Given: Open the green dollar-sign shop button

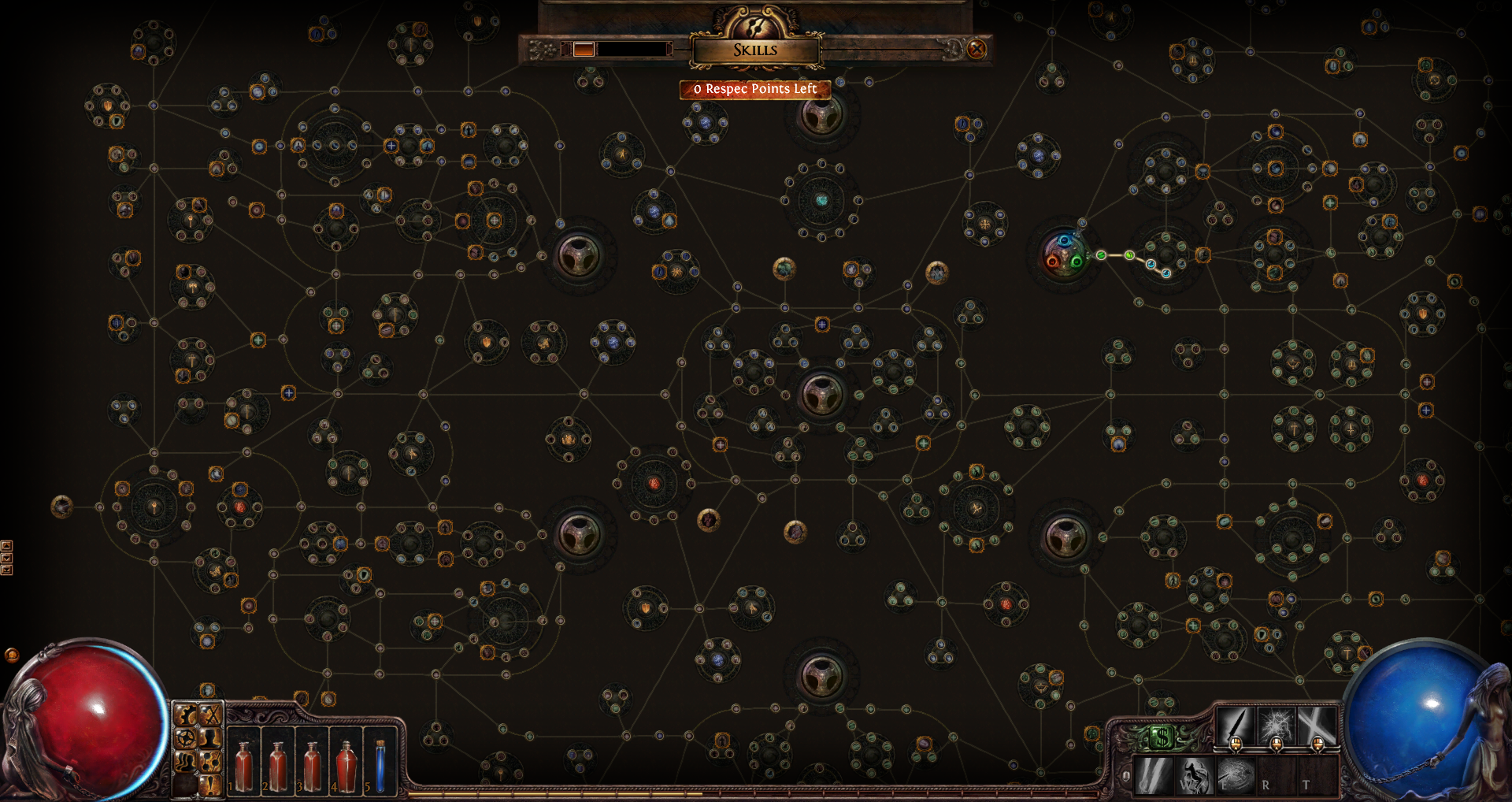Looking at the screenshot, I should [1161, 738].
